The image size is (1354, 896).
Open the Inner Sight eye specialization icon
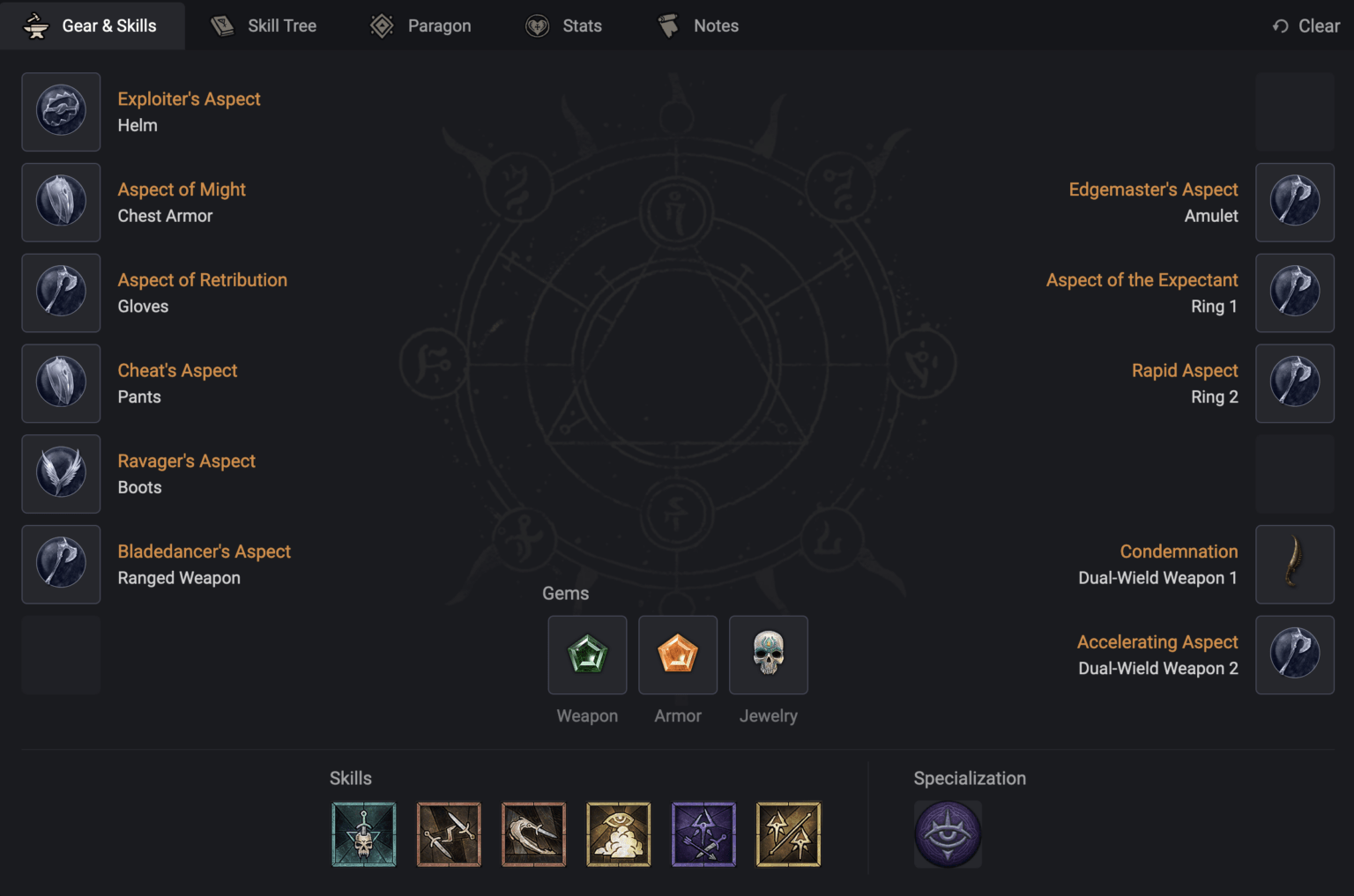[948, 833]
